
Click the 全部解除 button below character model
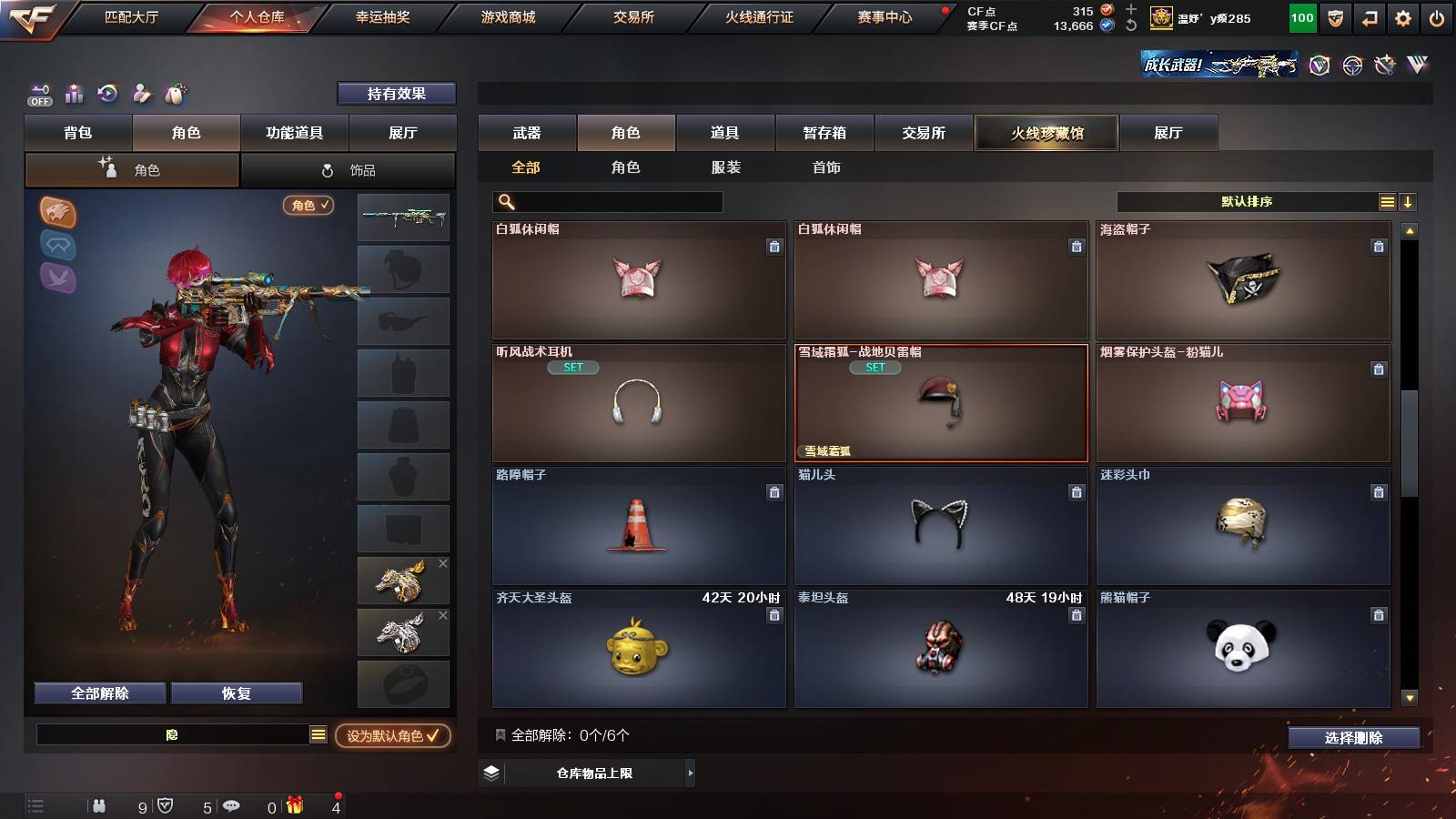[x=98, y=693]
